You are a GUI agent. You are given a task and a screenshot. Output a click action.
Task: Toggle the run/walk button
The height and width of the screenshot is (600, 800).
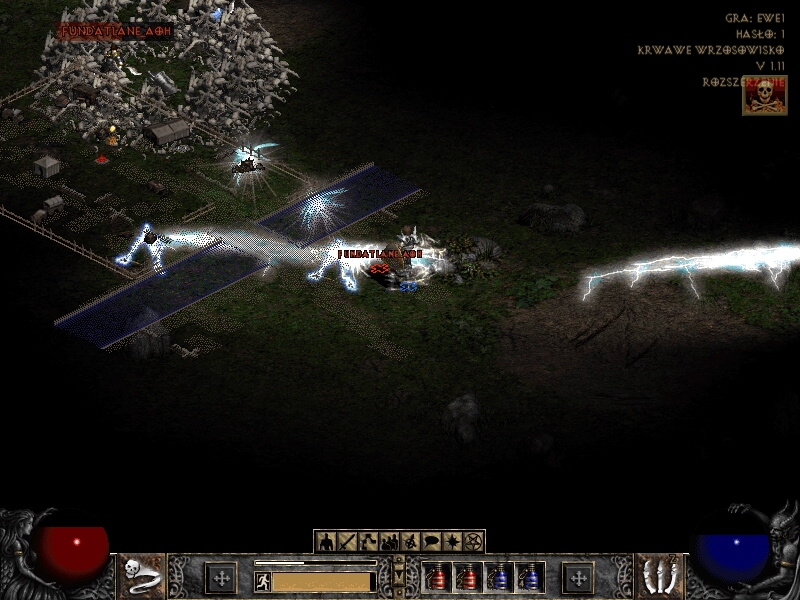coord(261,581)
